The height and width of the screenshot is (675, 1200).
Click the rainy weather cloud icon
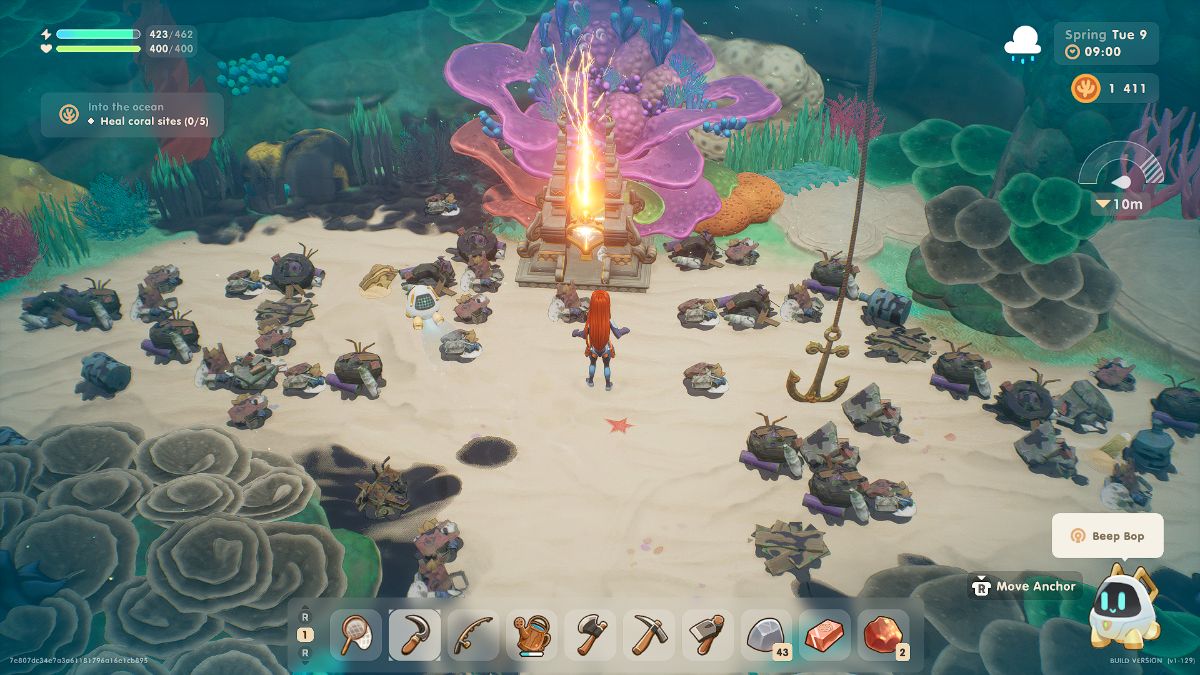(1024, 44)
